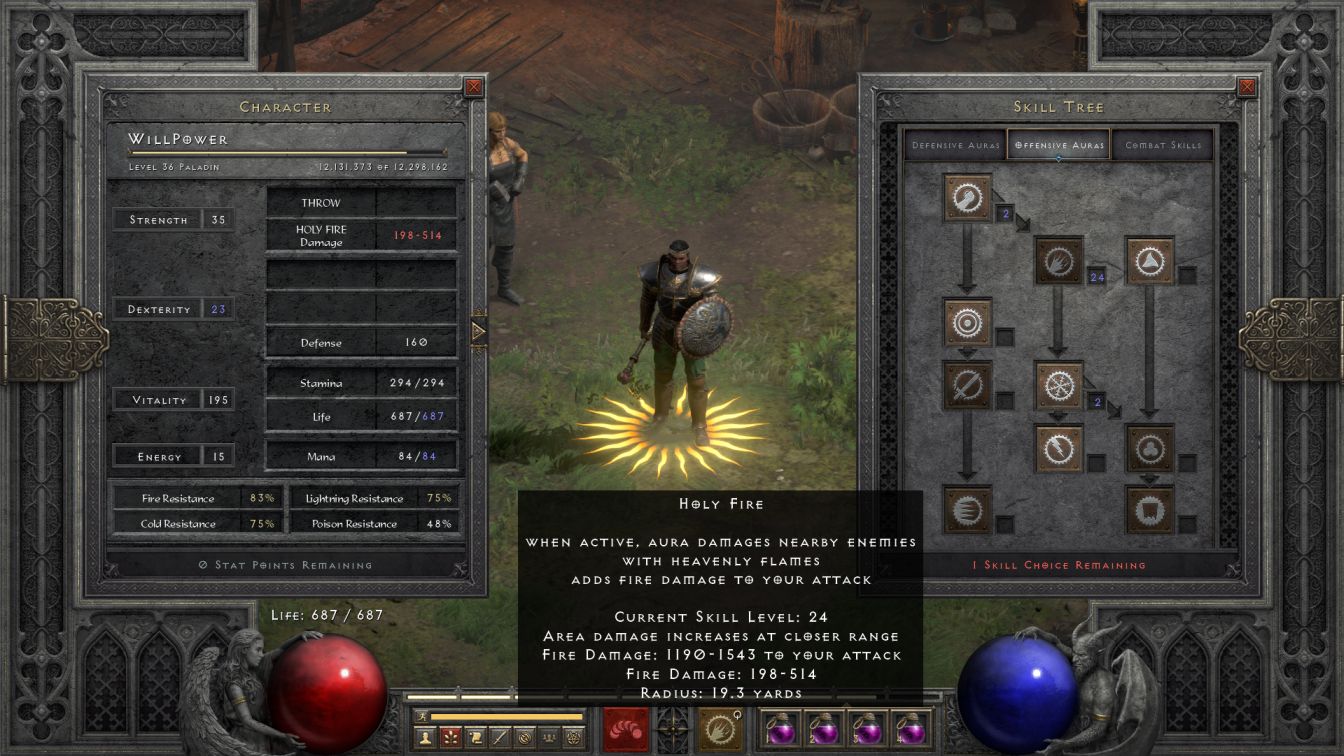Choose the Conviction aura skill

(x=1150, y=510)
